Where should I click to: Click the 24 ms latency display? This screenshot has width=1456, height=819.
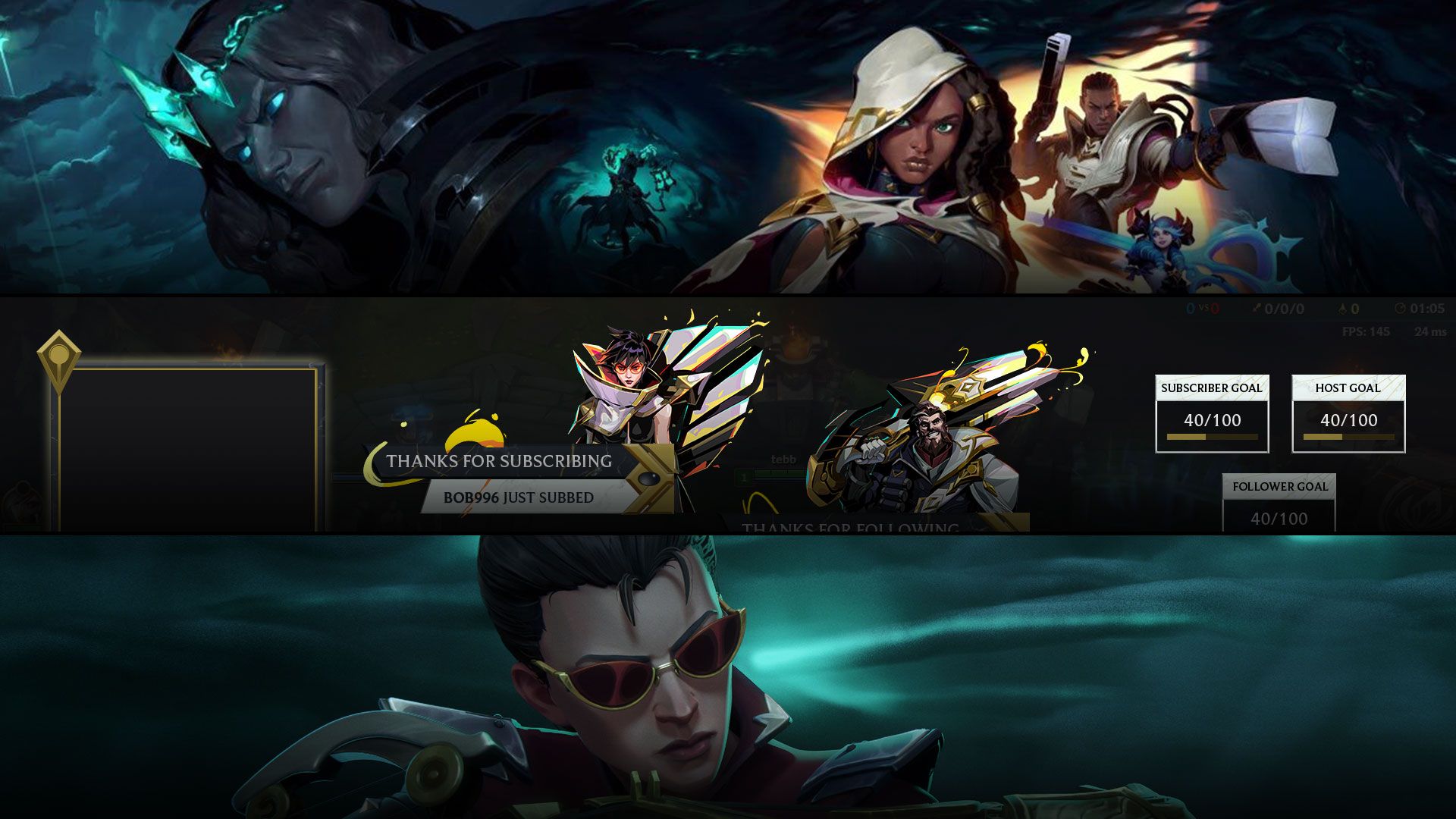(x=1430, y=331)
